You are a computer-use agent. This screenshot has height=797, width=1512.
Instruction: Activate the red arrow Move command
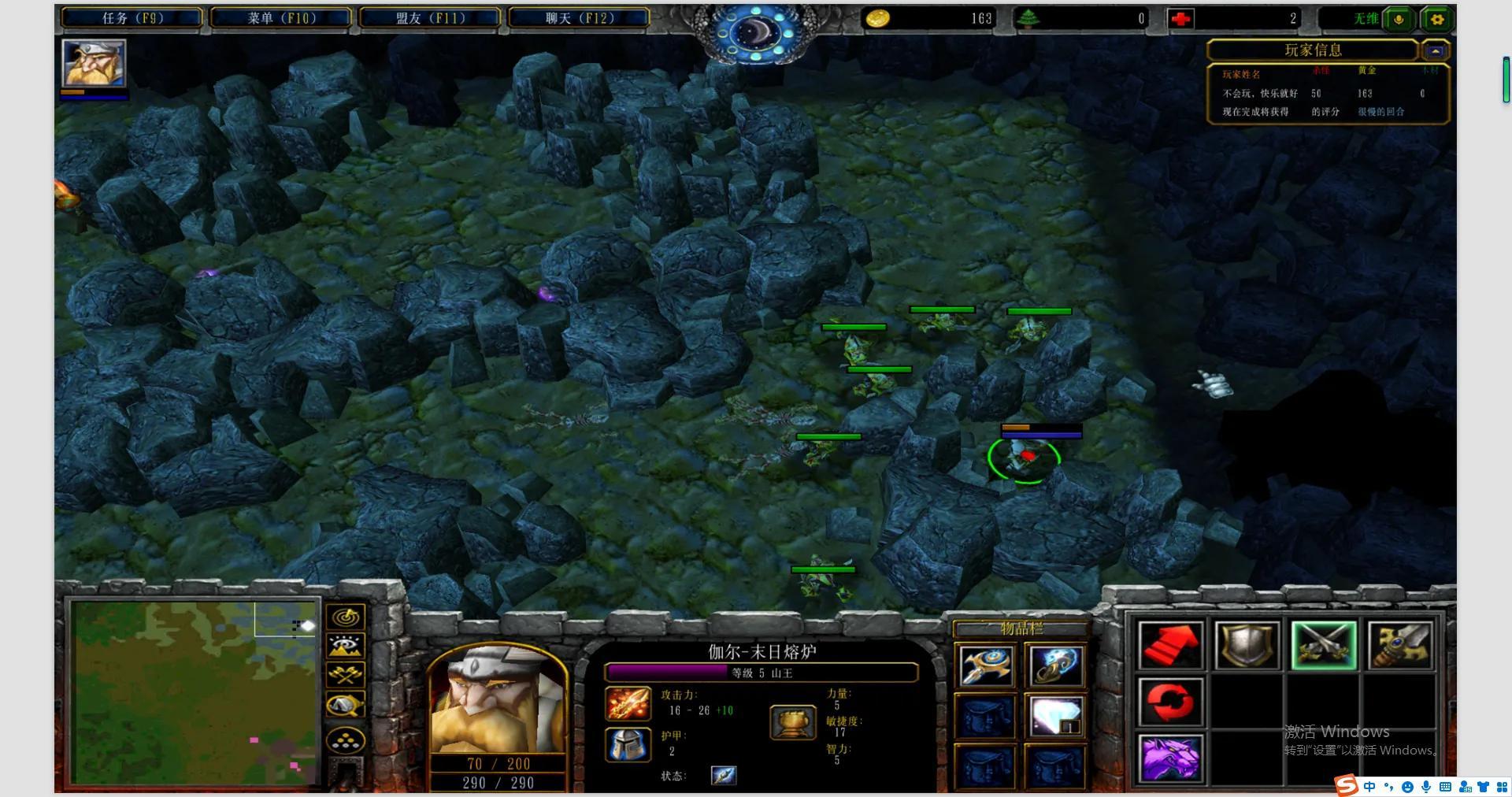pos(1170,646)
